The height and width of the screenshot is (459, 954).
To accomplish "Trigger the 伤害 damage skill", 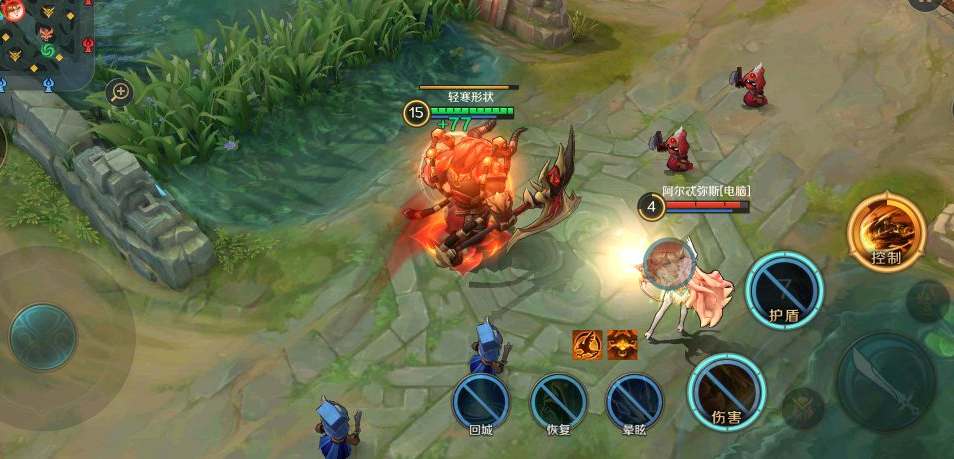I will [726, 390].
